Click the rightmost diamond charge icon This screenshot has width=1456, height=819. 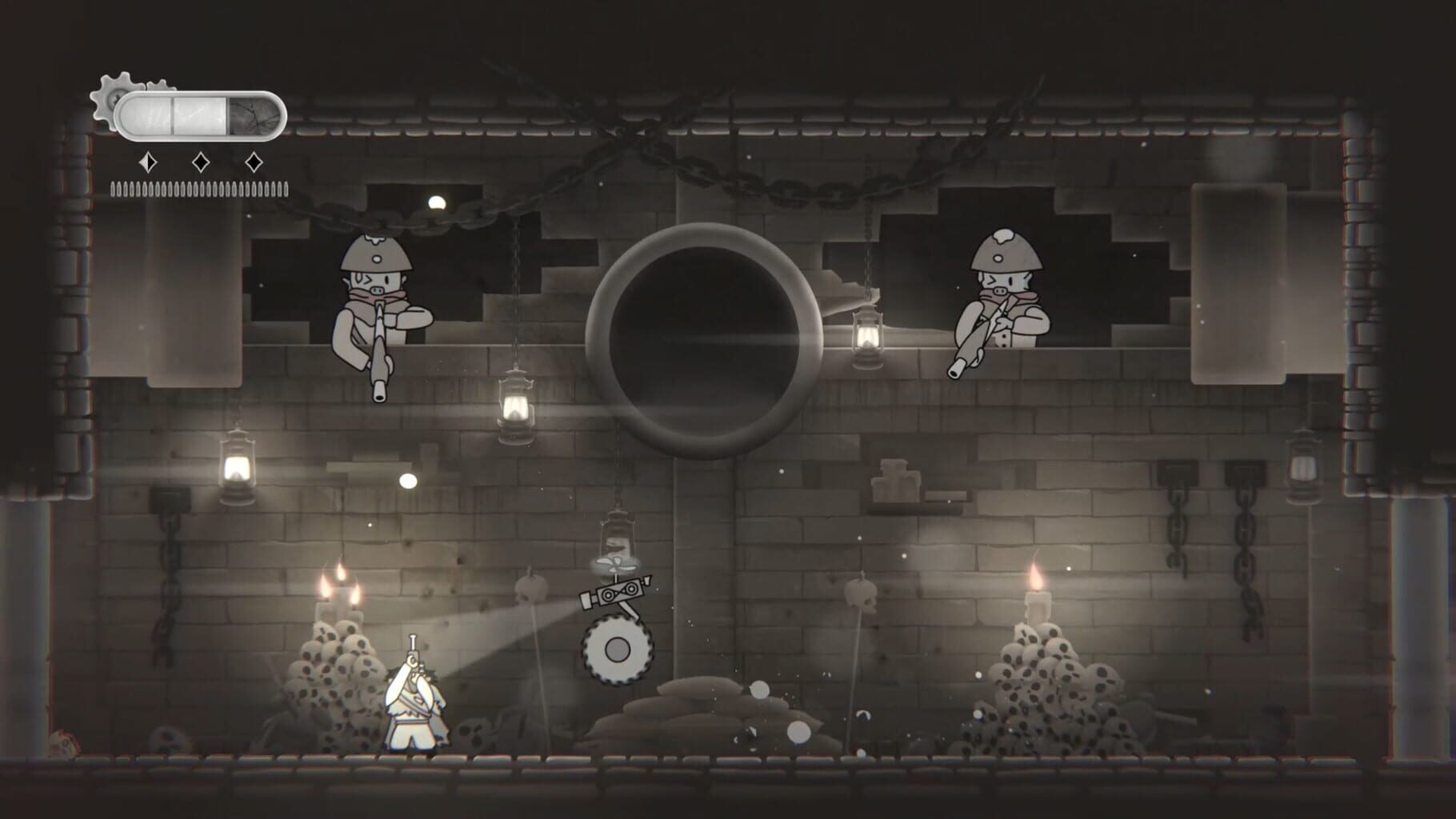pos(254,161)
